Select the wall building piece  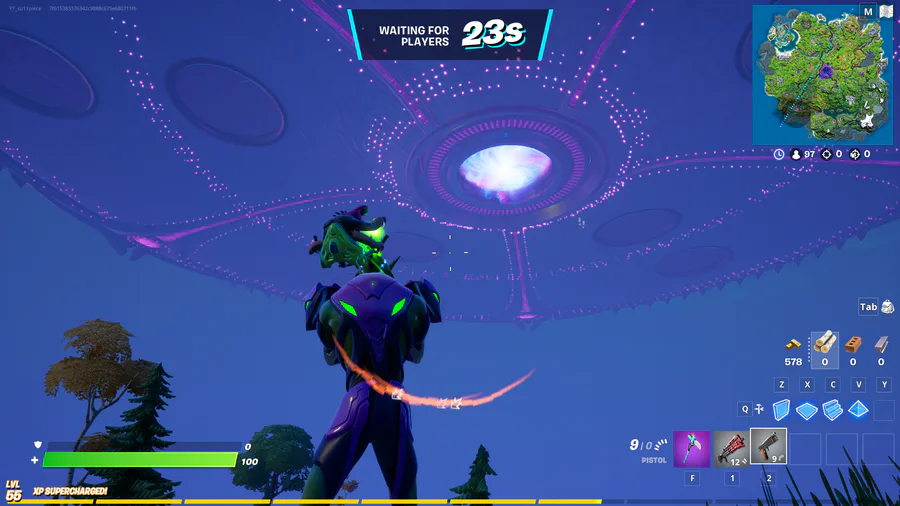point(781,409)
